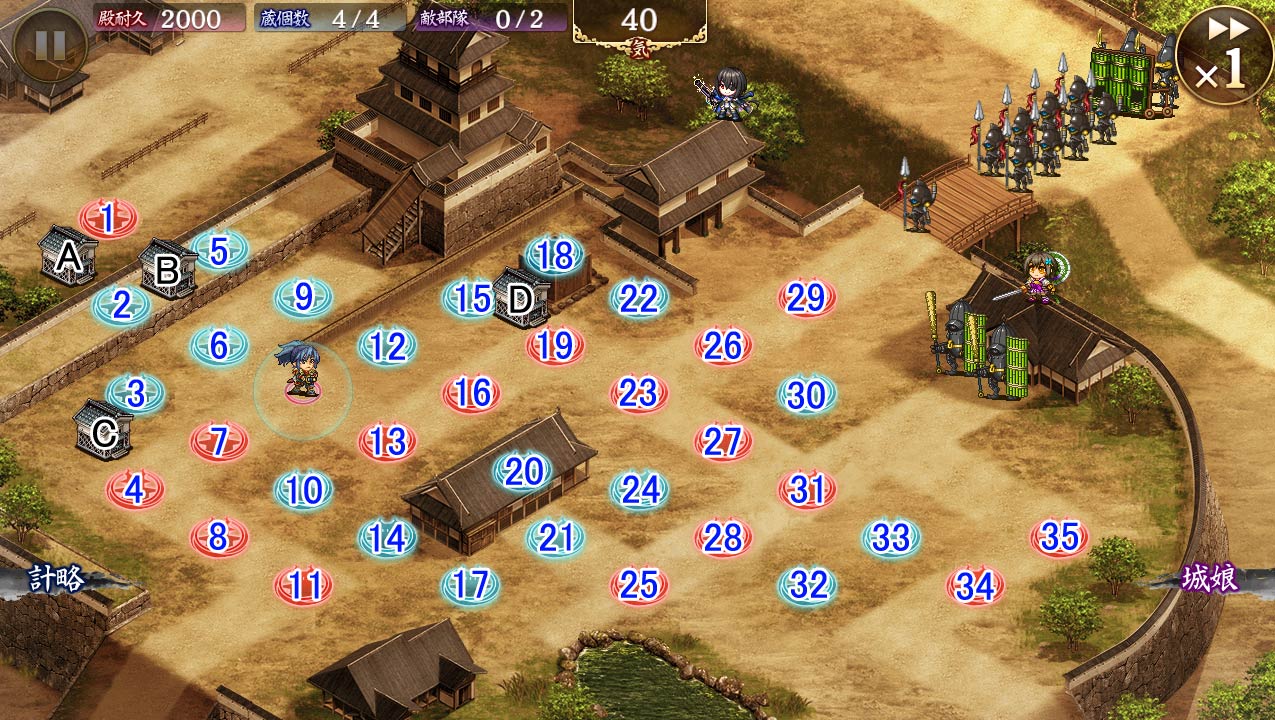Pick deployment tile number 33
The image size is (1275, 720).
(890, 538)
